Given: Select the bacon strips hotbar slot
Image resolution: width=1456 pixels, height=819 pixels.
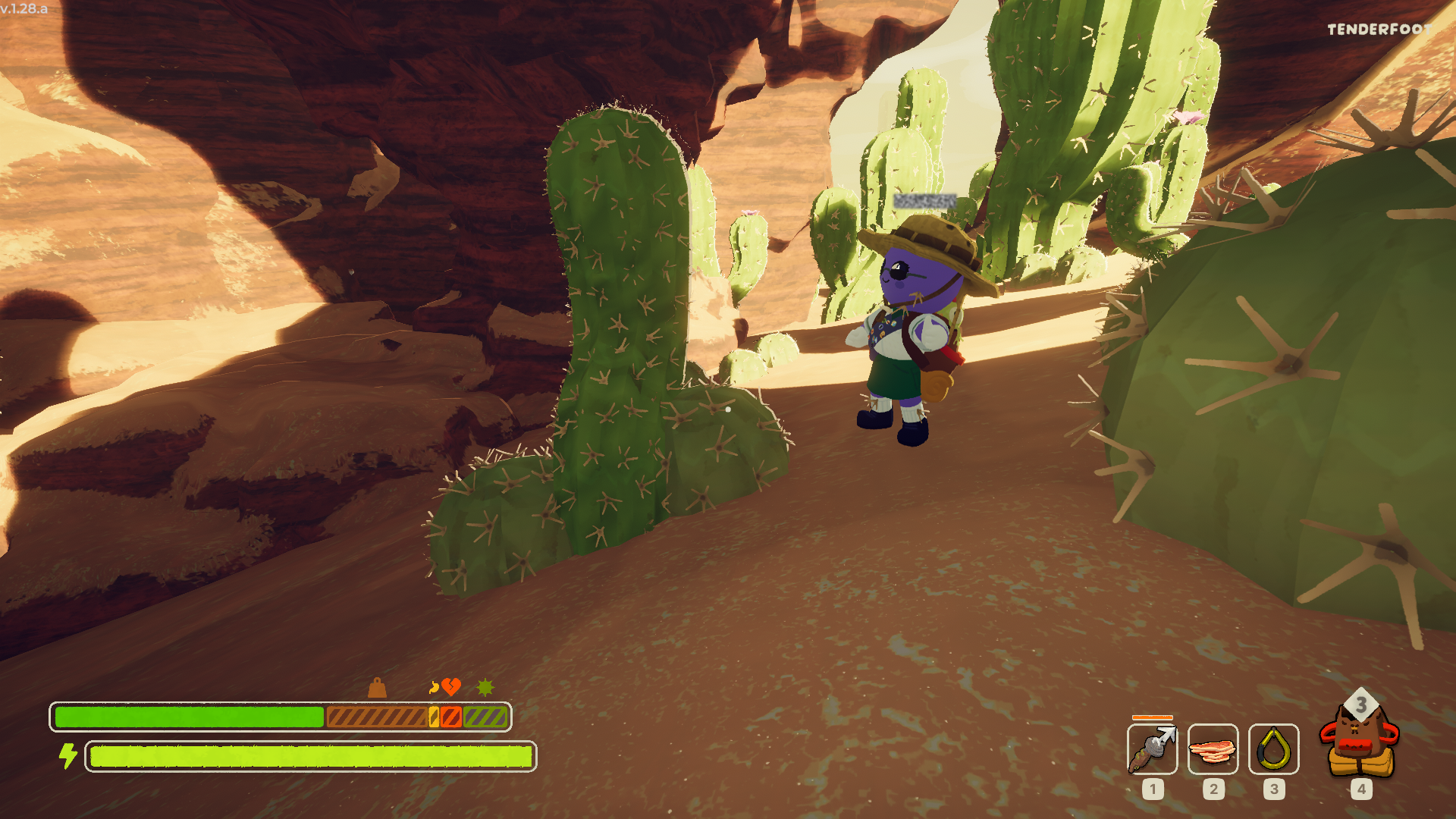Looking at the screenshot, I should [1213, 749].
